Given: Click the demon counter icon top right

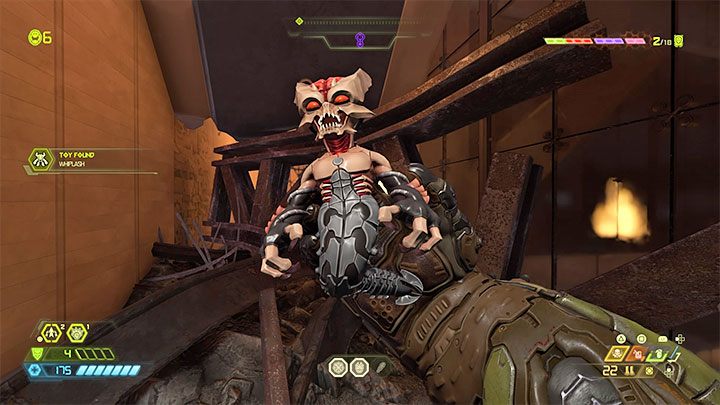Looking at the screenshot, I should point(679,41).
